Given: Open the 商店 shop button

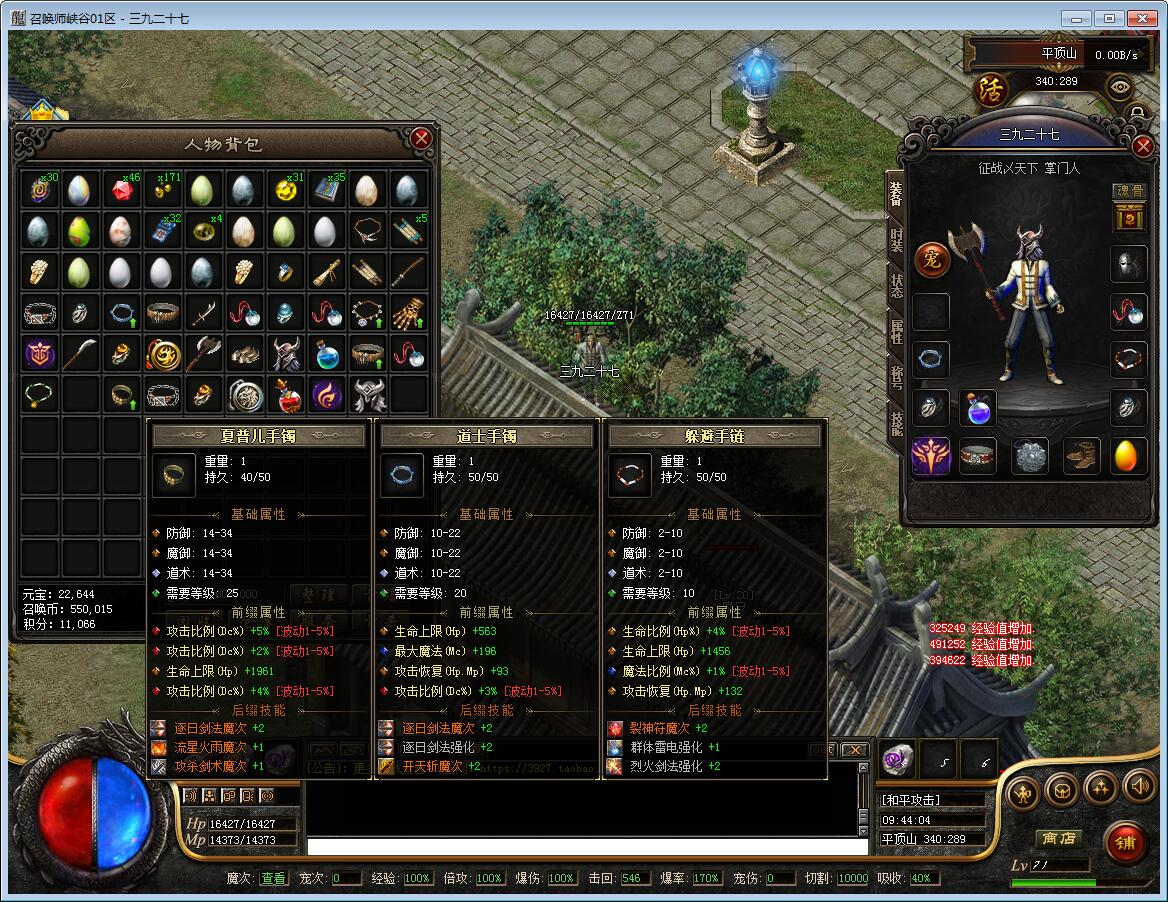Looking at the screenshot, I should [x=1057, y=838].
